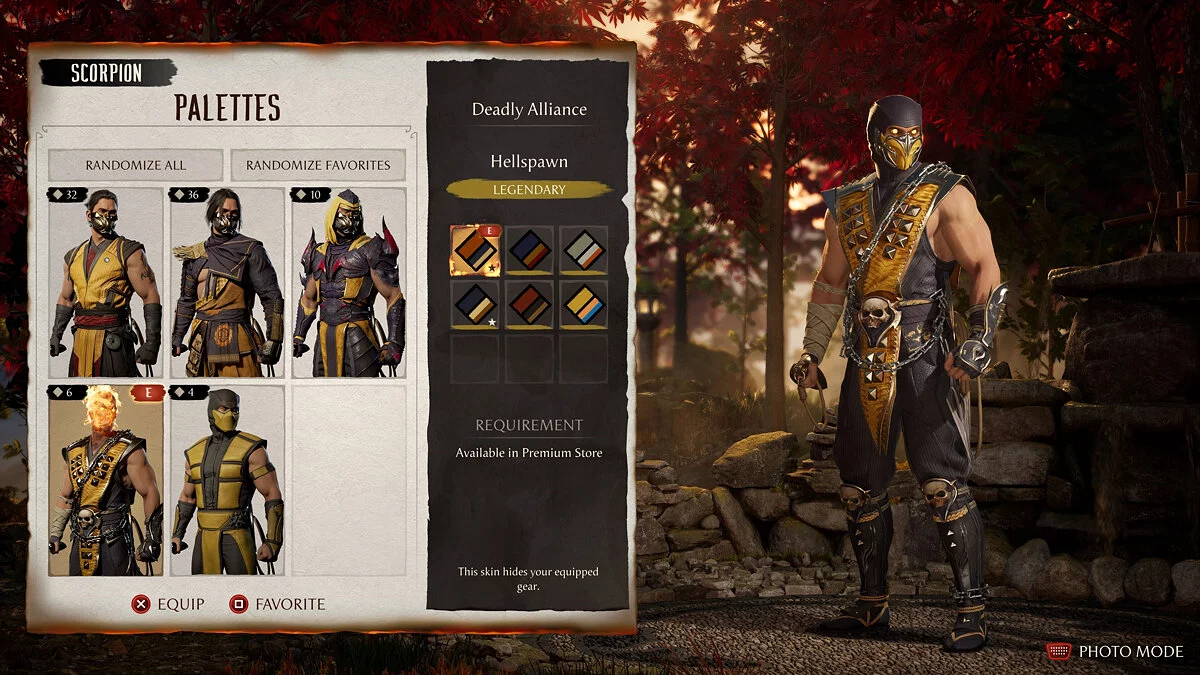Select the skin with 32 palettes
This screenshot has height=675, width=1200.
106,284
